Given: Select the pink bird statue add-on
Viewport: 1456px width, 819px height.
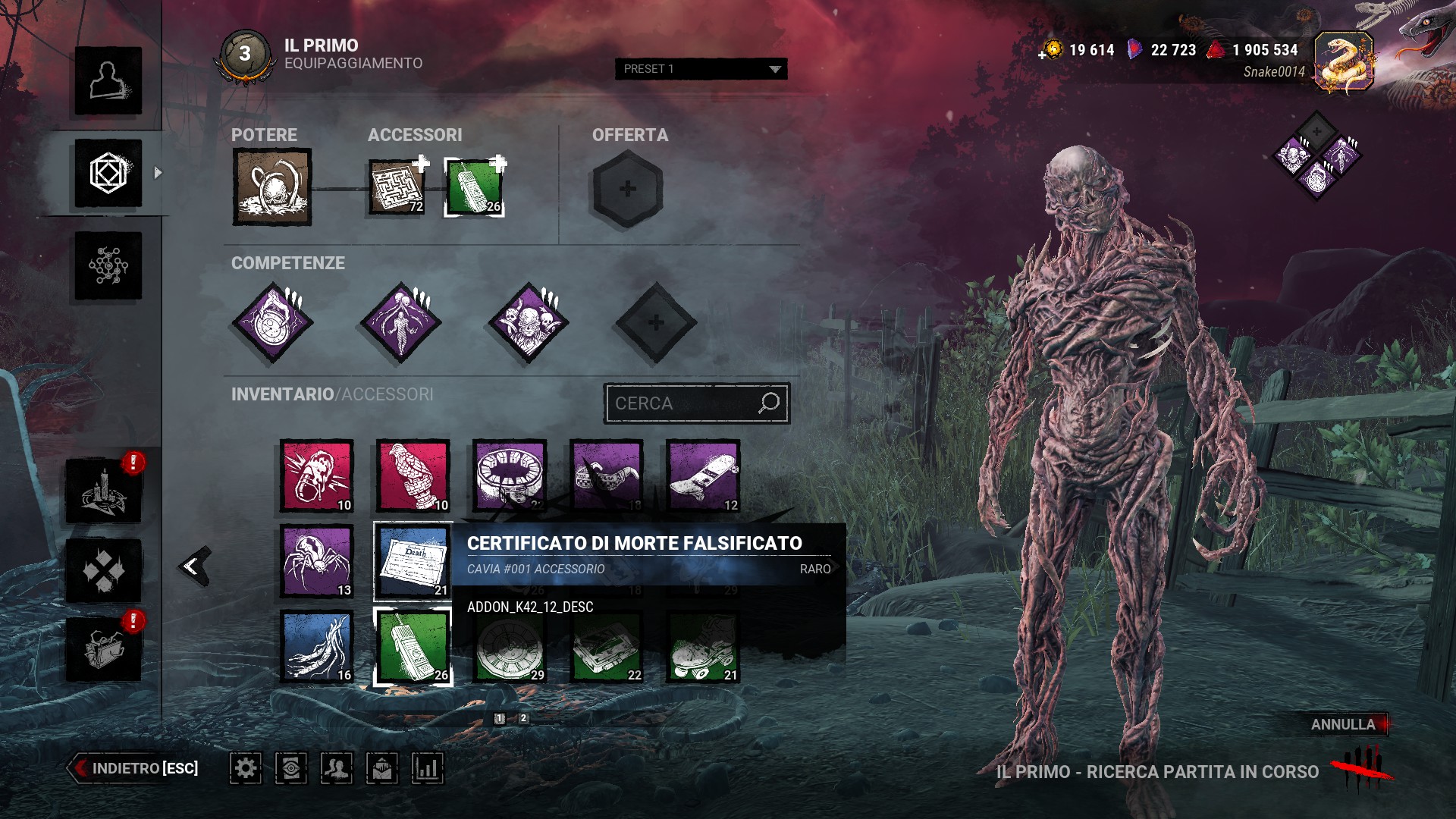Looking at the screenshot, I should point(413,476).
